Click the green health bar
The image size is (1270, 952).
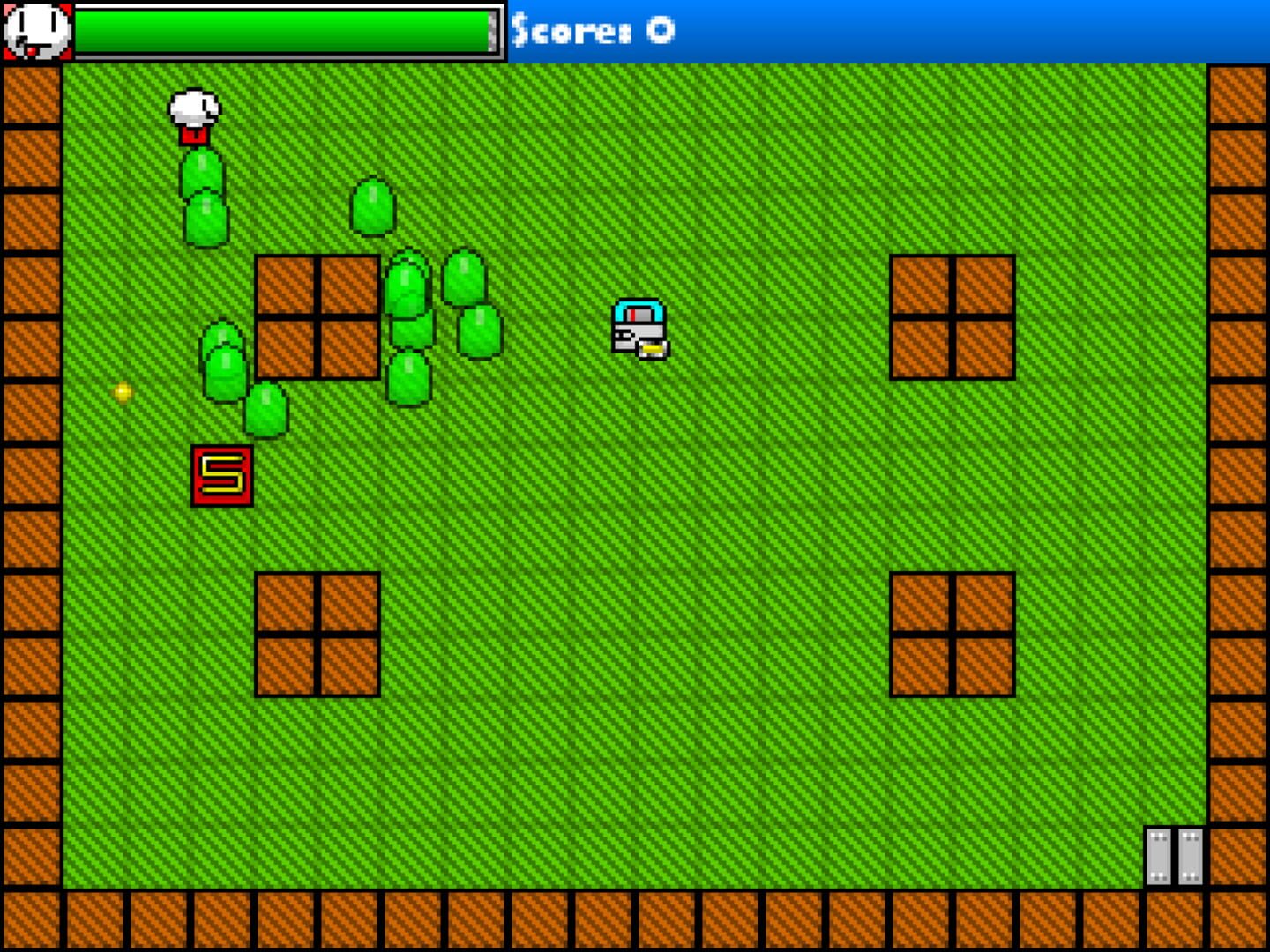[282, 29]
